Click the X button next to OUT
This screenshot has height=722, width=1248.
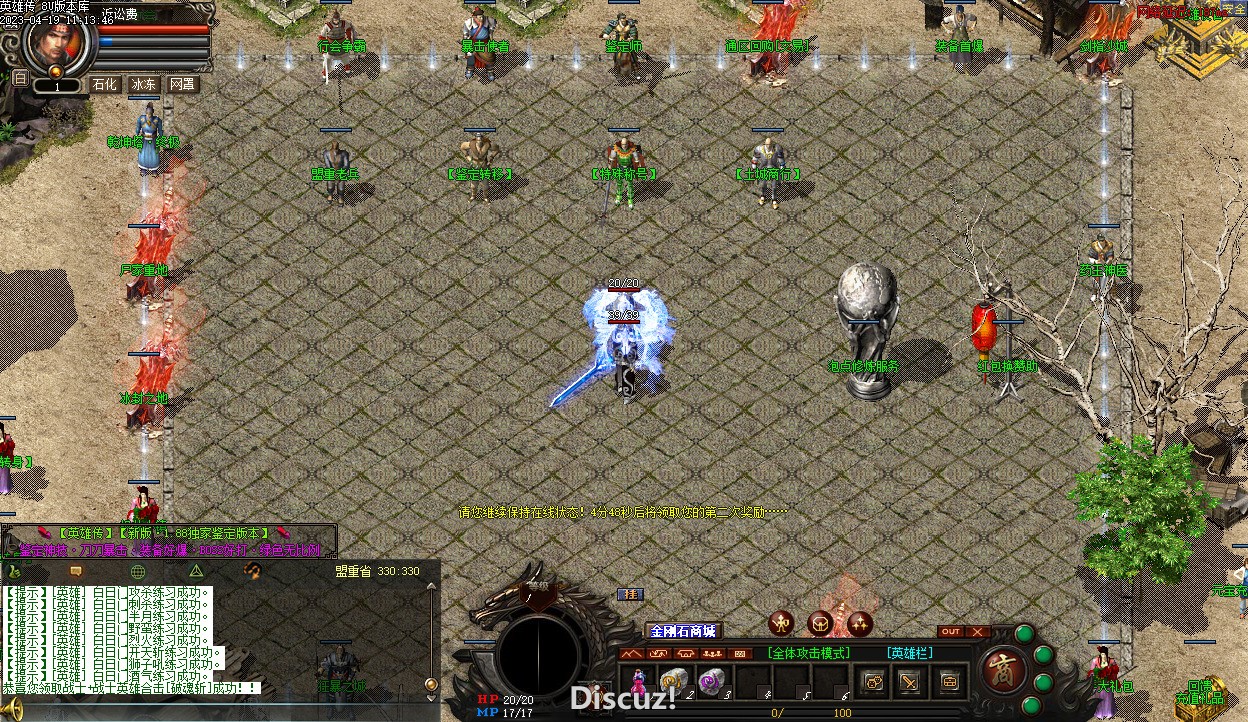pyautogui.click(x=977, y=632)
